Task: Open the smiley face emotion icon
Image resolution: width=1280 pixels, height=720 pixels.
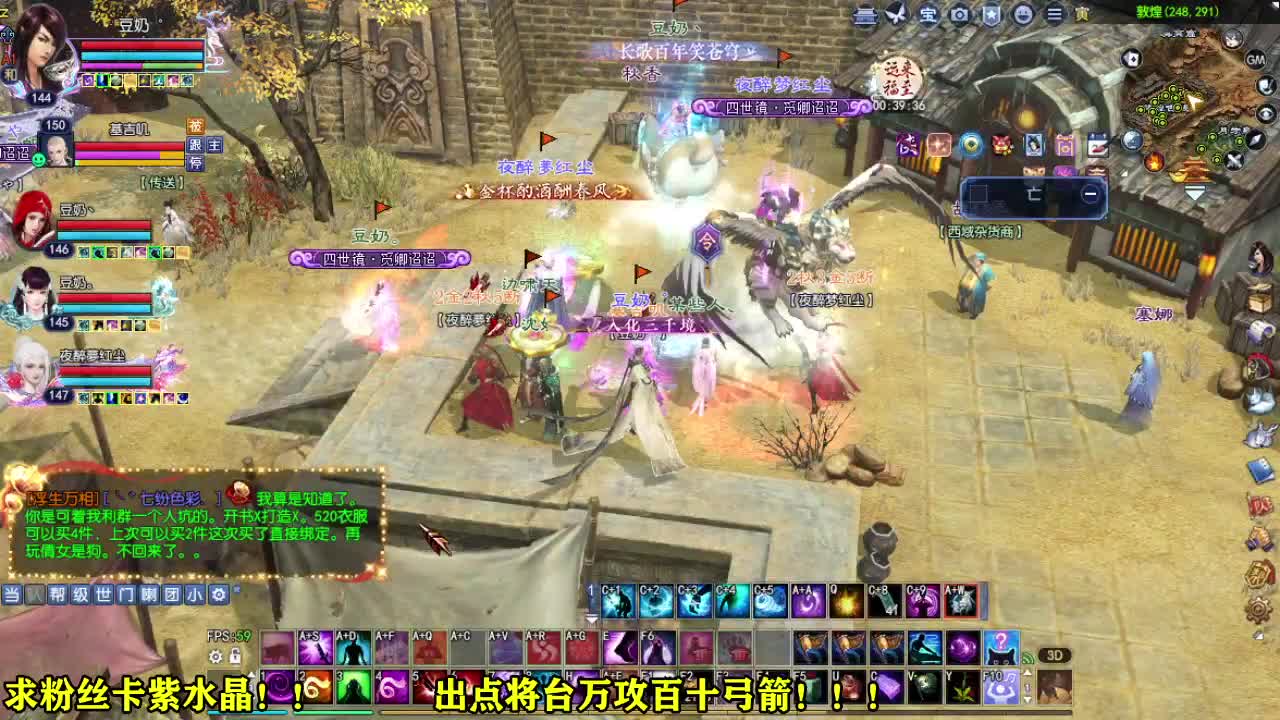Action: tap(1021, 15)
